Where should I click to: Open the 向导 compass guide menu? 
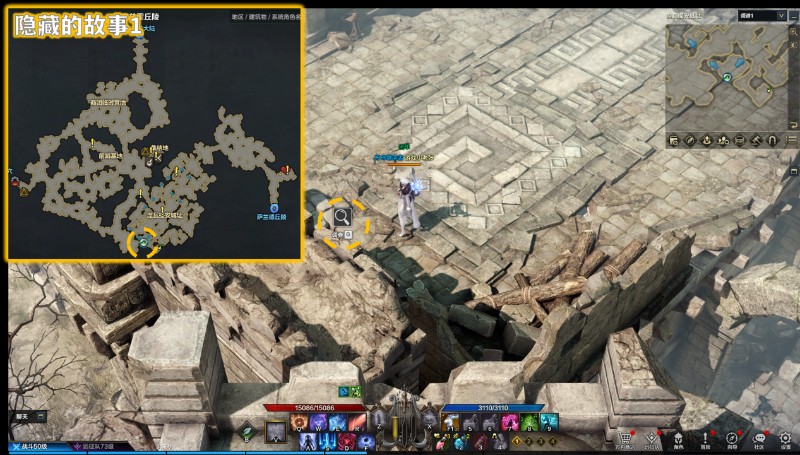pos(732,438)
